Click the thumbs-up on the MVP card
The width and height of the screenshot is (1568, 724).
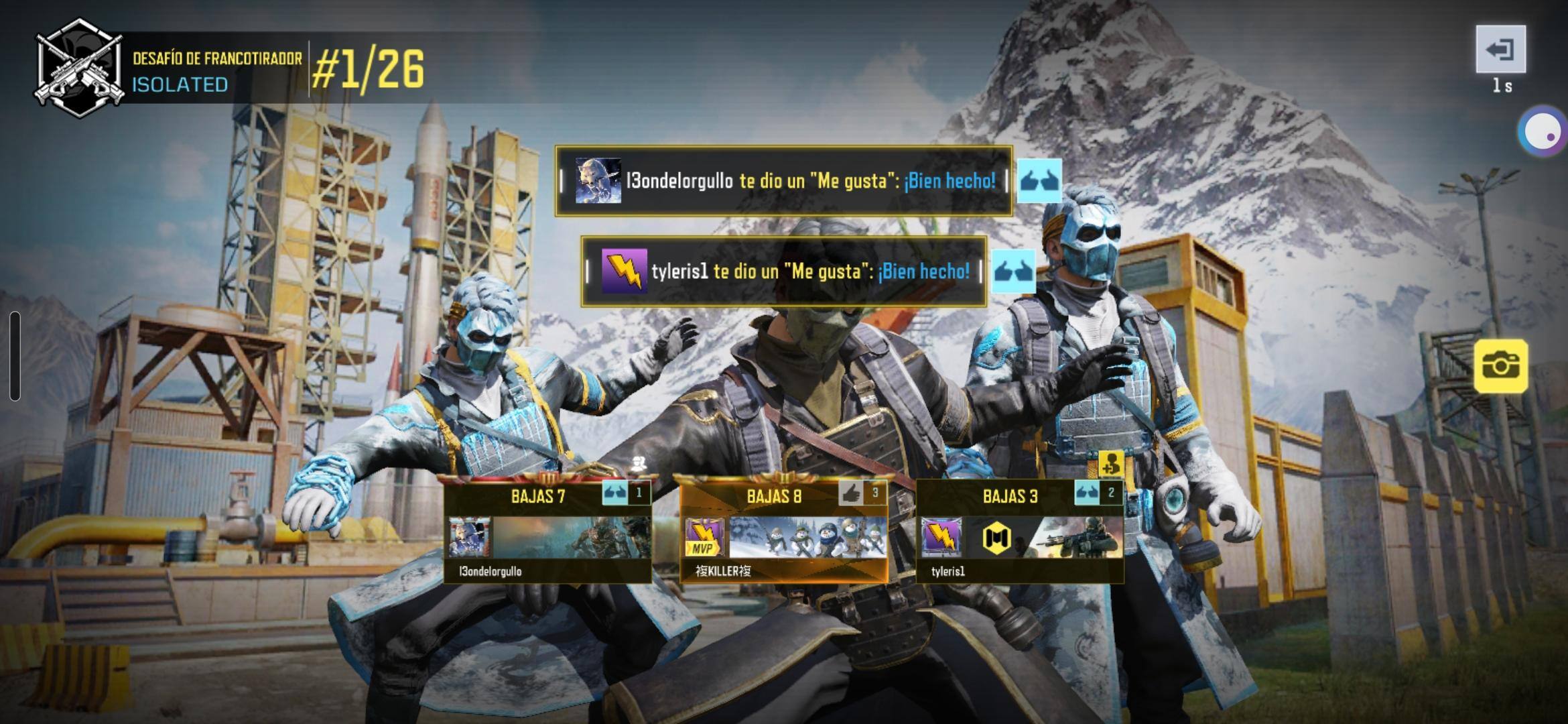(852, 493)
